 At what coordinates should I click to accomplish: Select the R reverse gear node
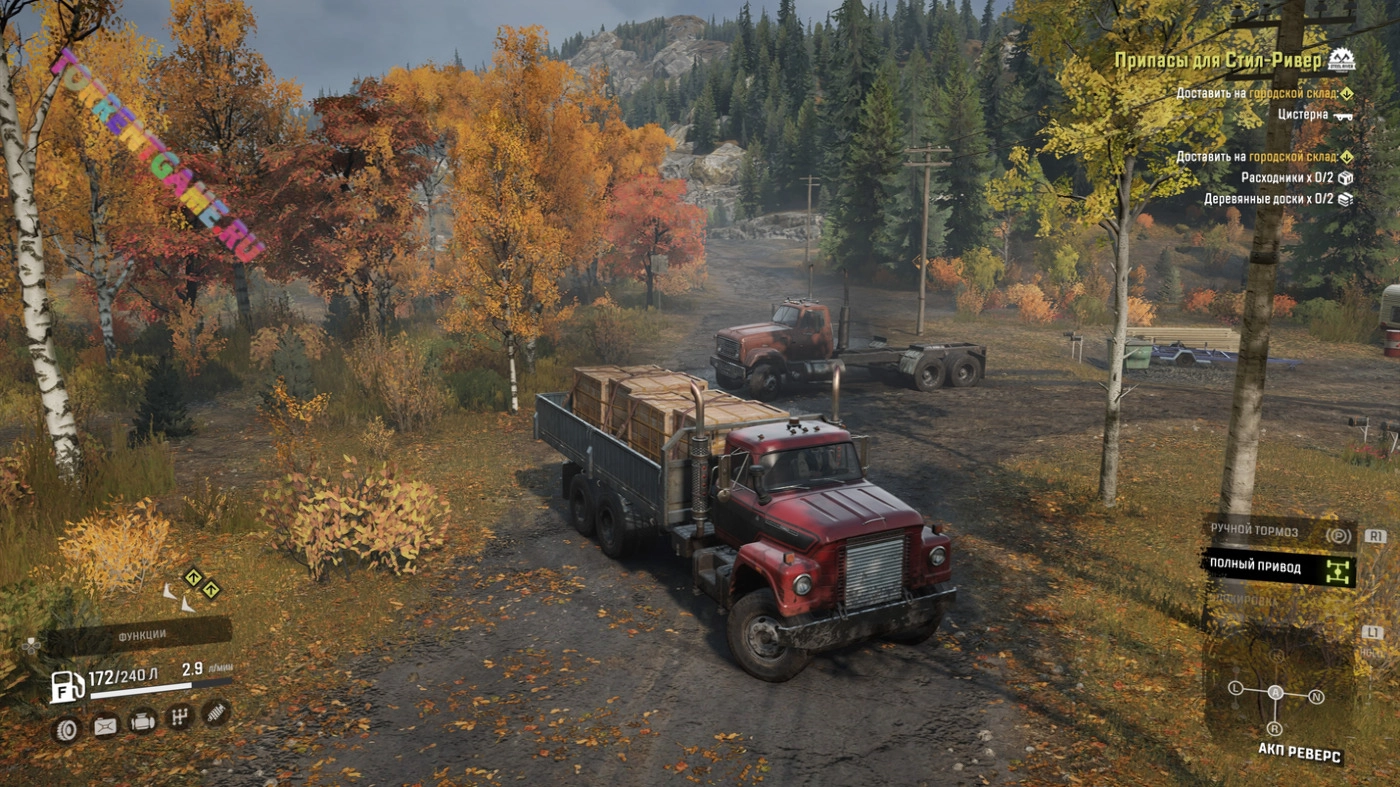tap(1275, 728)
